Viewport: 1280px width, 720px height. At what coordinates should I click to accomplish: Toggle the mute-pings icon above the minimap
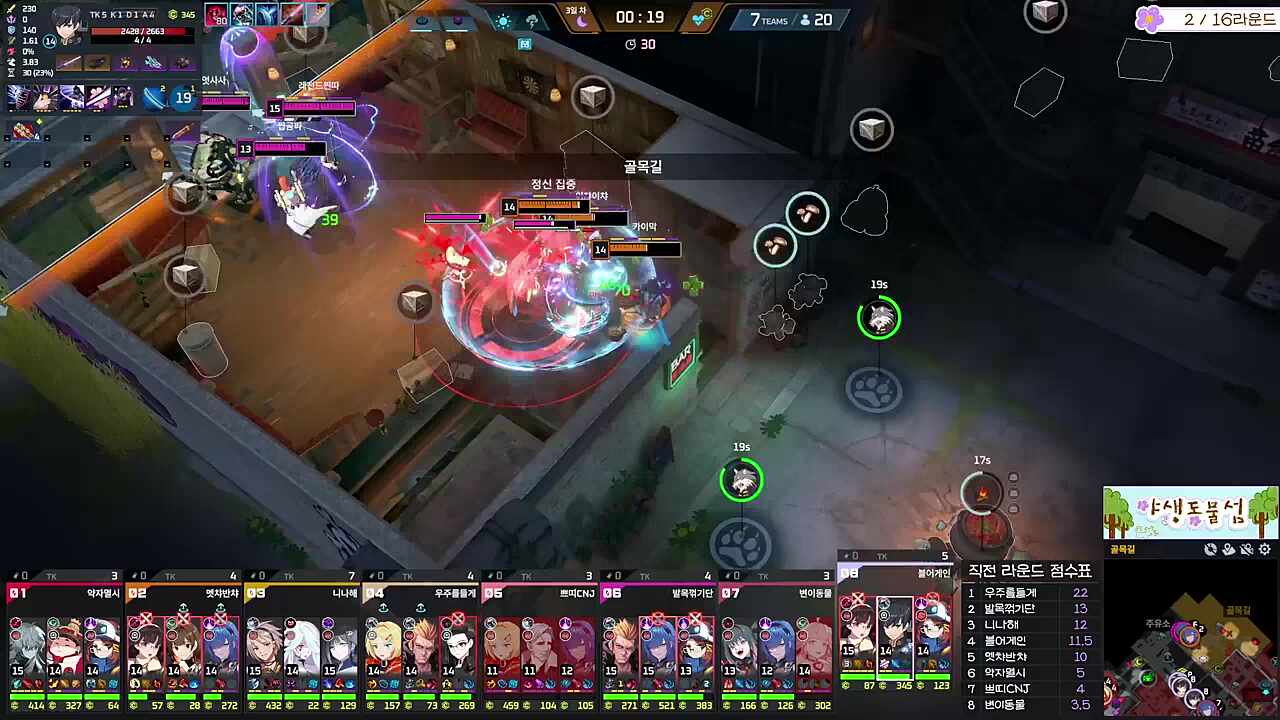(1246, 549)
